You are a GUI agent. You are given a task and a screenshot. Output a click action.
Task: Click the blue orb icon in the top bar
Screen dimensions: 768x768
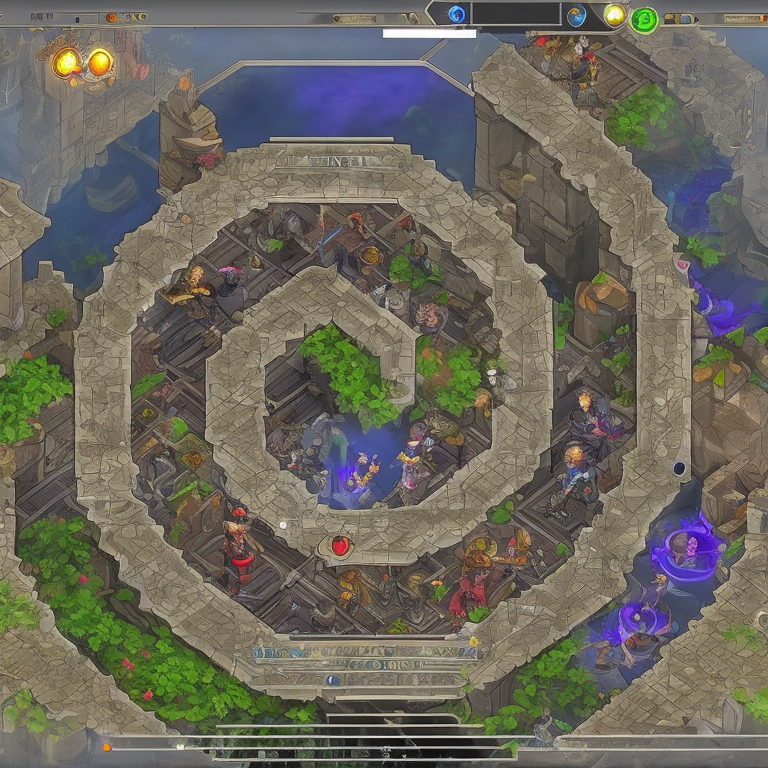point(457,14)
